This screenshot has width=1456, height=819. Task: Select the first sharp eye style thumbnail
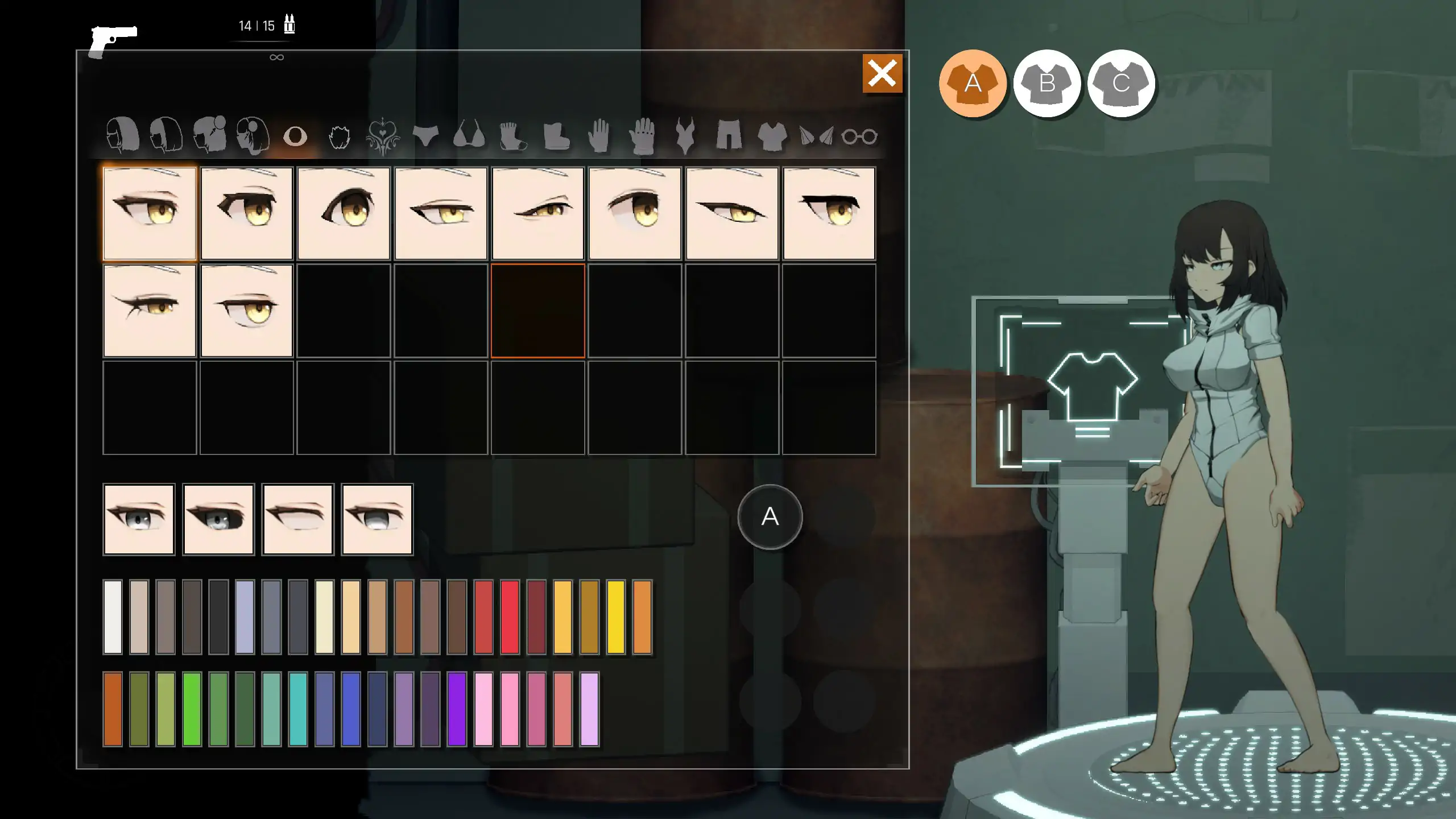149,213
